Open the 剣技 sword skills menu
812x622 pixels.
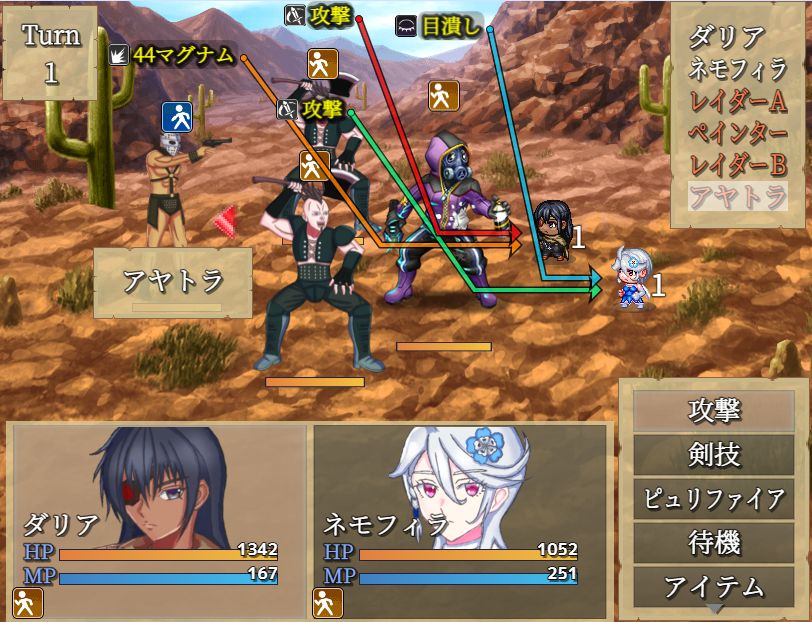pyautogui.click(x=714, y=455)
